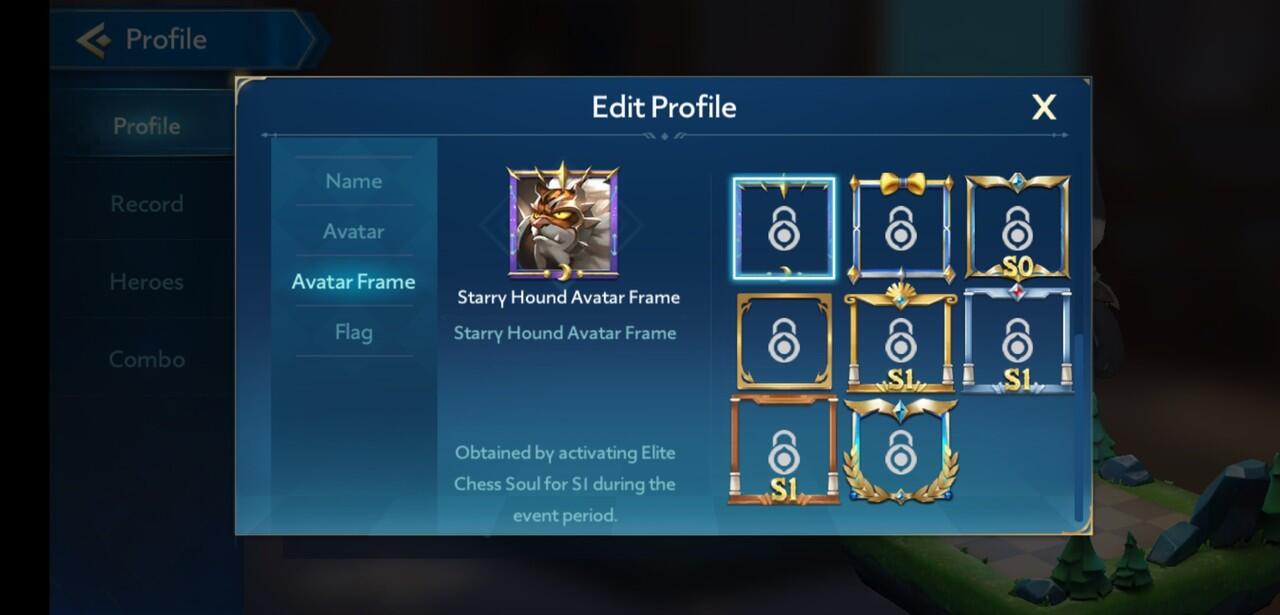
Task: Click the tiger avatar frame preview
Action: [x=563, y=222]
